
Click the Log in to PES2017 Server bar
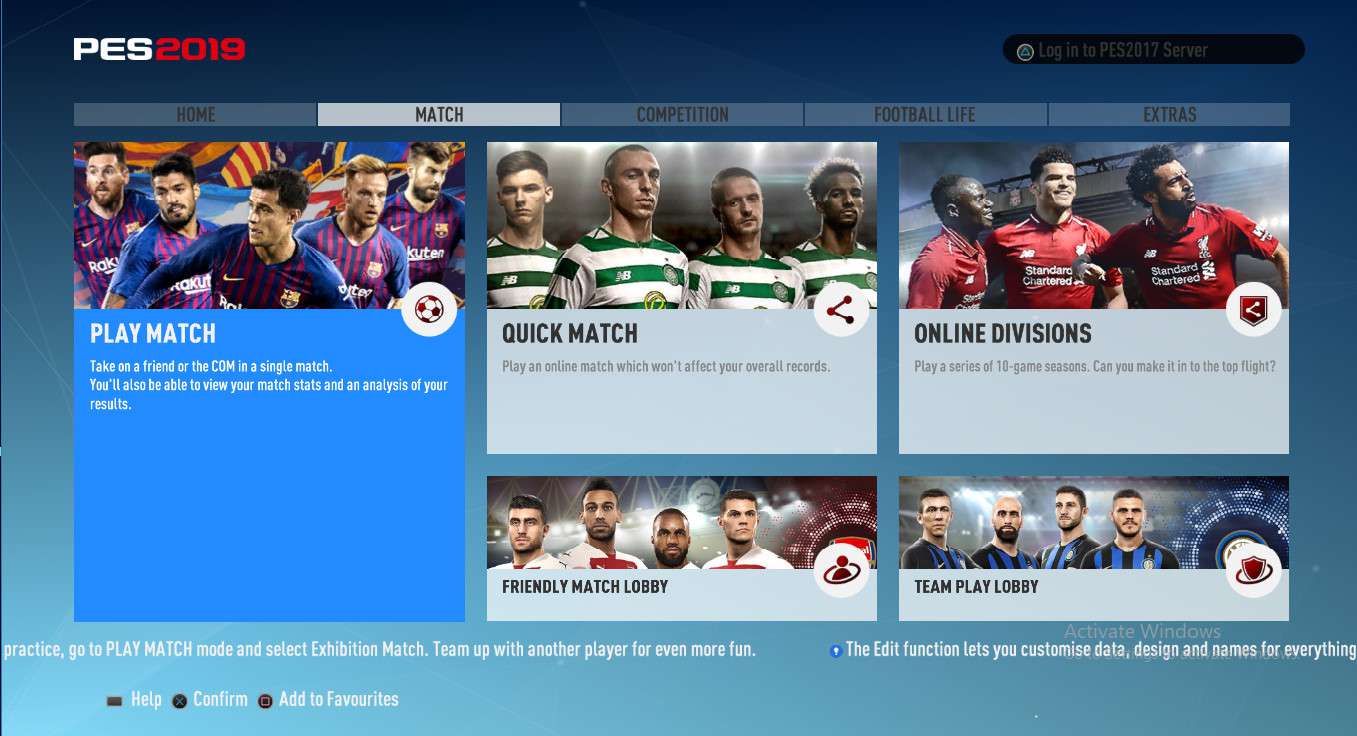pyautogui.click(x=1153, y=50)
